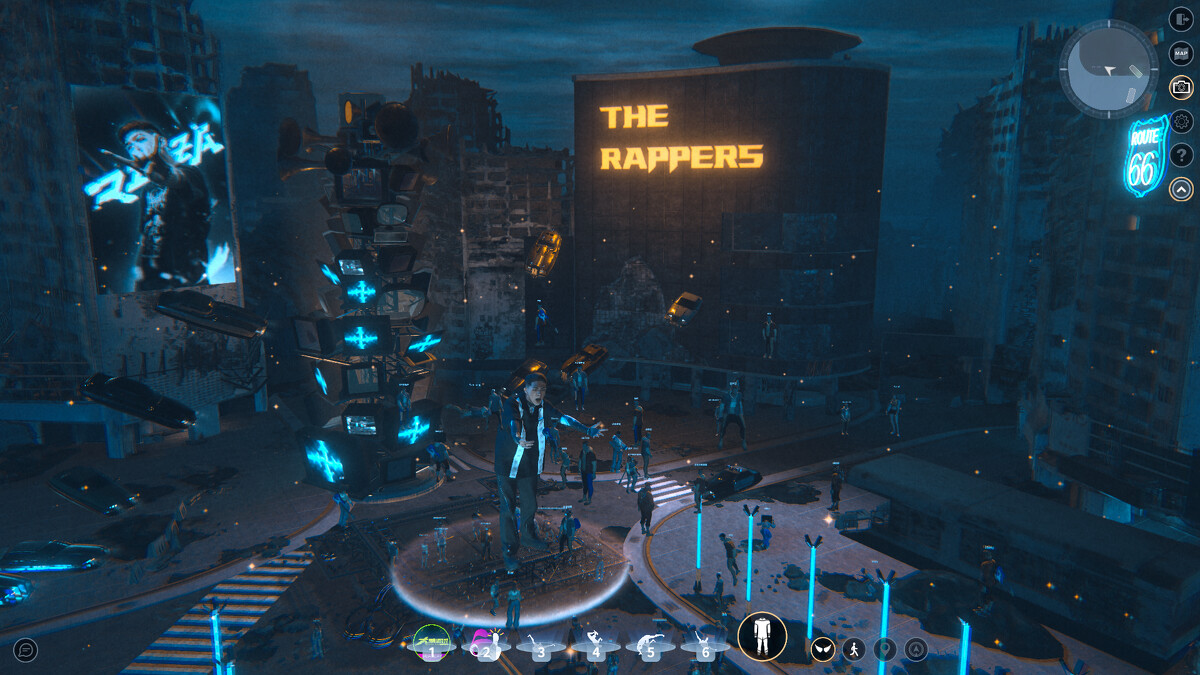The width and height of the screenshot is (1200, 675).
Task: Activate the dance emote in slot 5
Action: click(x=650, y=643)
